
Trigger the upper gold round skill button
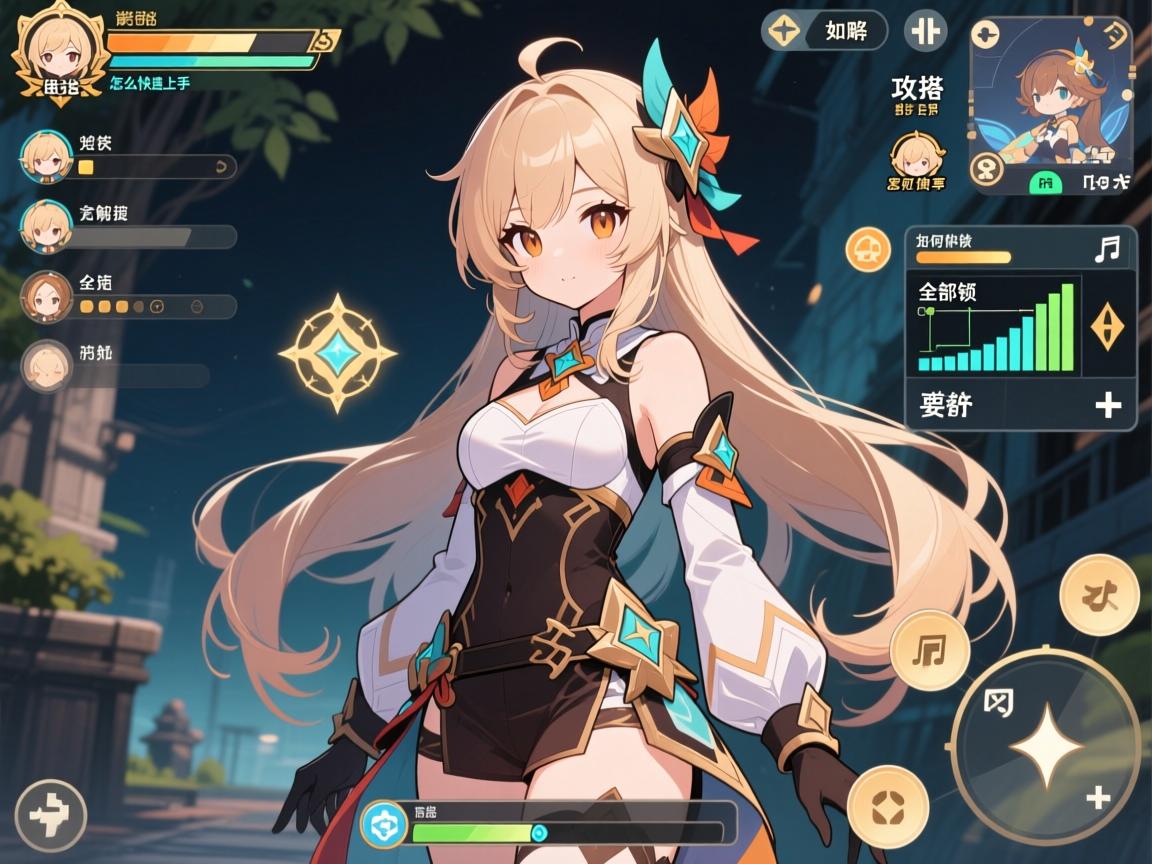click(x=1099, y=595)
